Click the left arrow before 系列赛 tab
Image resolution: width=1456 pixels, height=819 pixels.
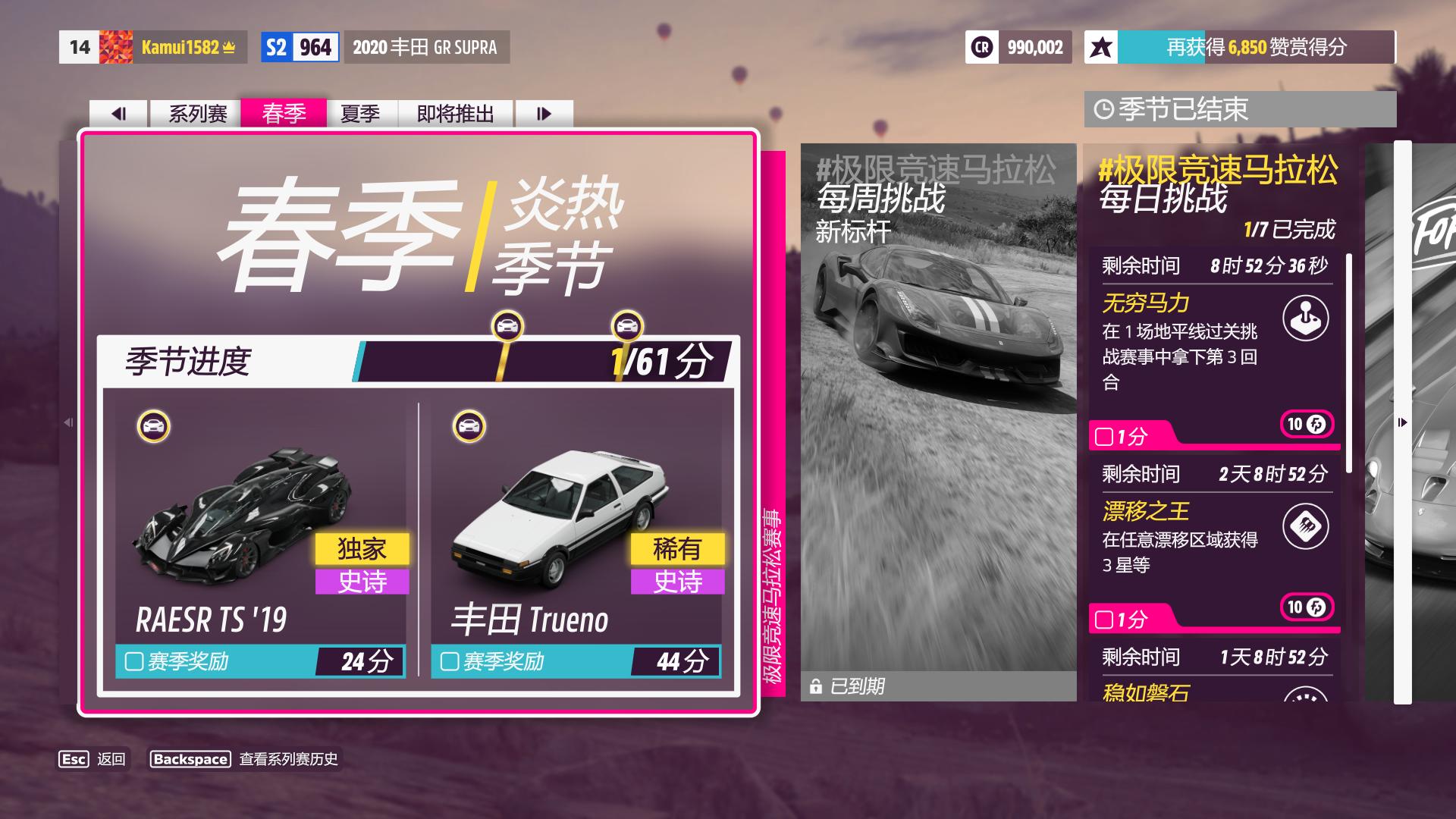tap(120, 113)
